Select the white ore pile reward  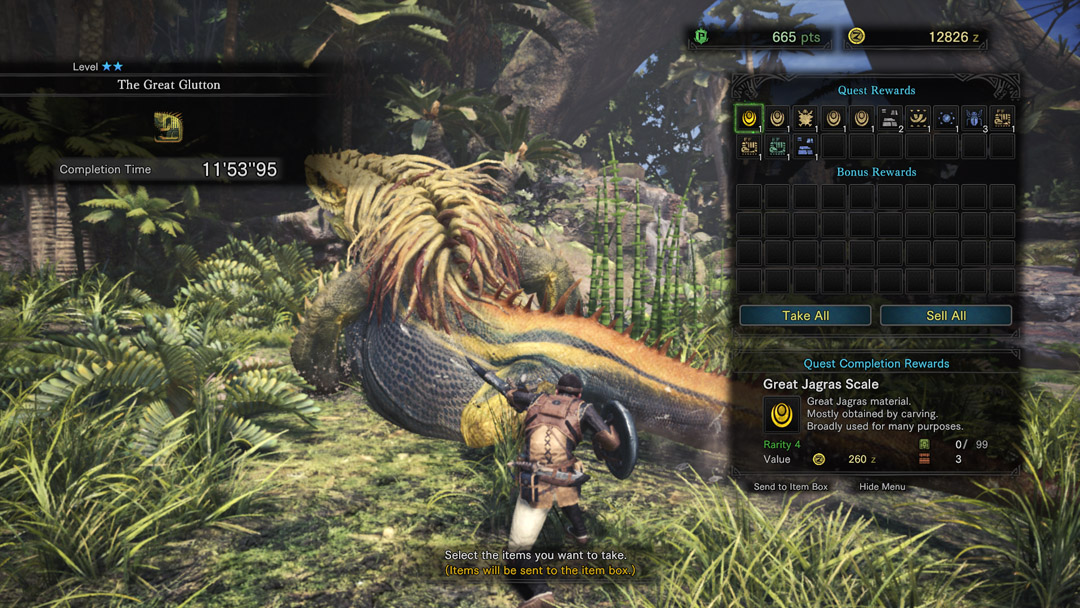[x=889, y=119]
